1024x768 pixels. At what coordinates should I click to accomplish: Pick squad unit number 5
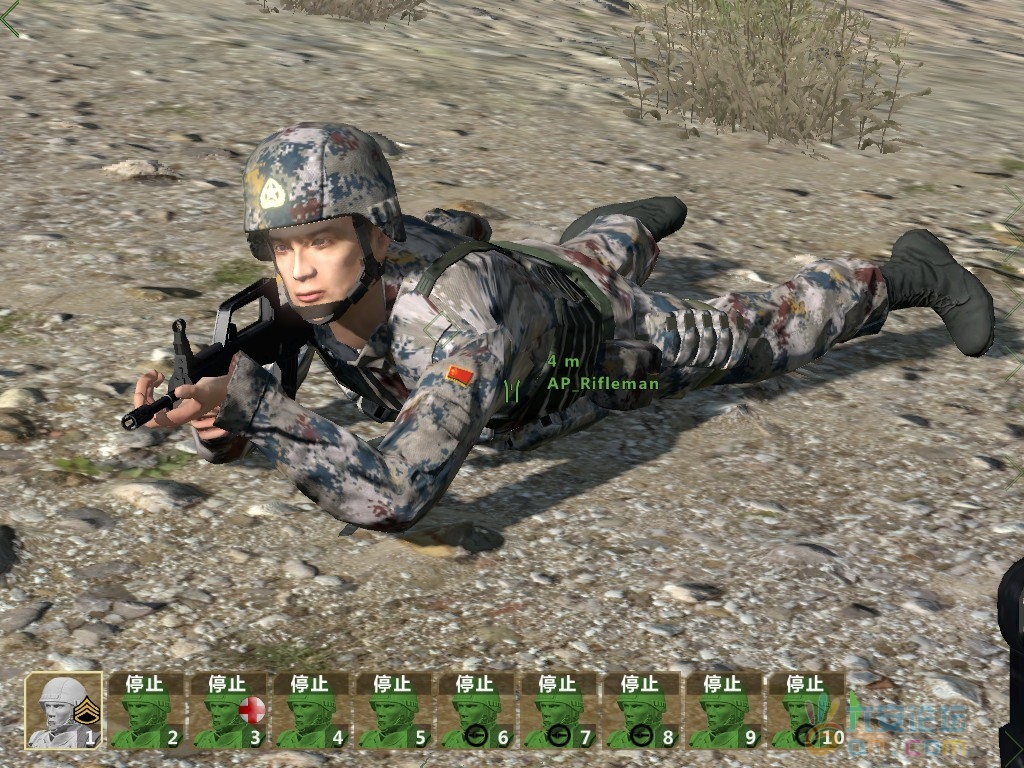(393, 711)
